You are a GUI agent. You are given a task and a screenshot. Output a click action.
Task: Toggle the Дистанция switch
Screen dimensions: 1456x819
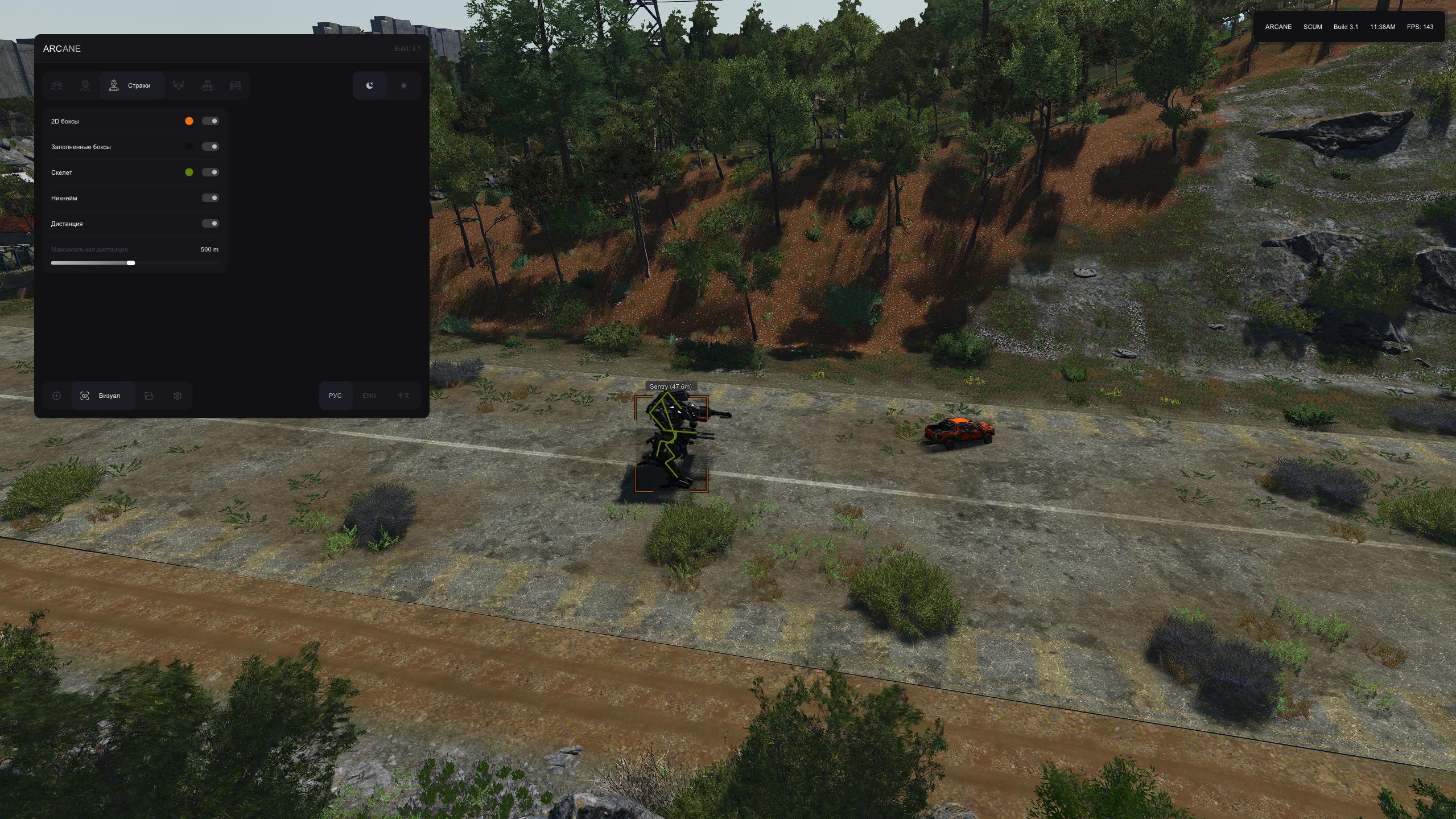(x=211, y=224)
